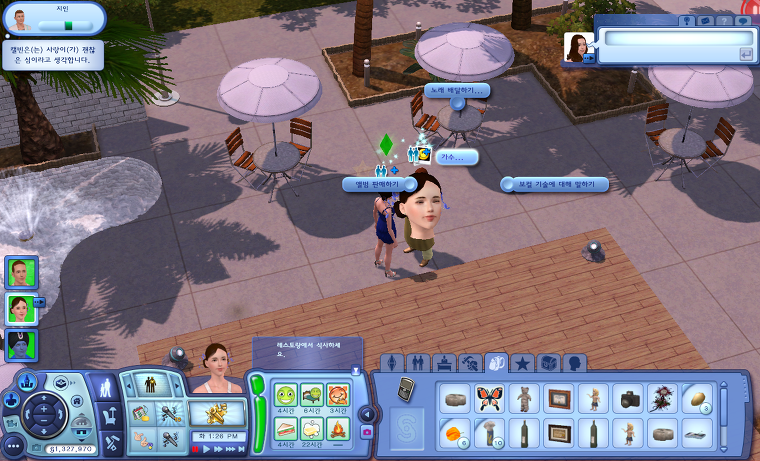This screenshot has height=461, width=760.
Task: Pick the teddy bear inventory item
Action: (x=524, y=398)
